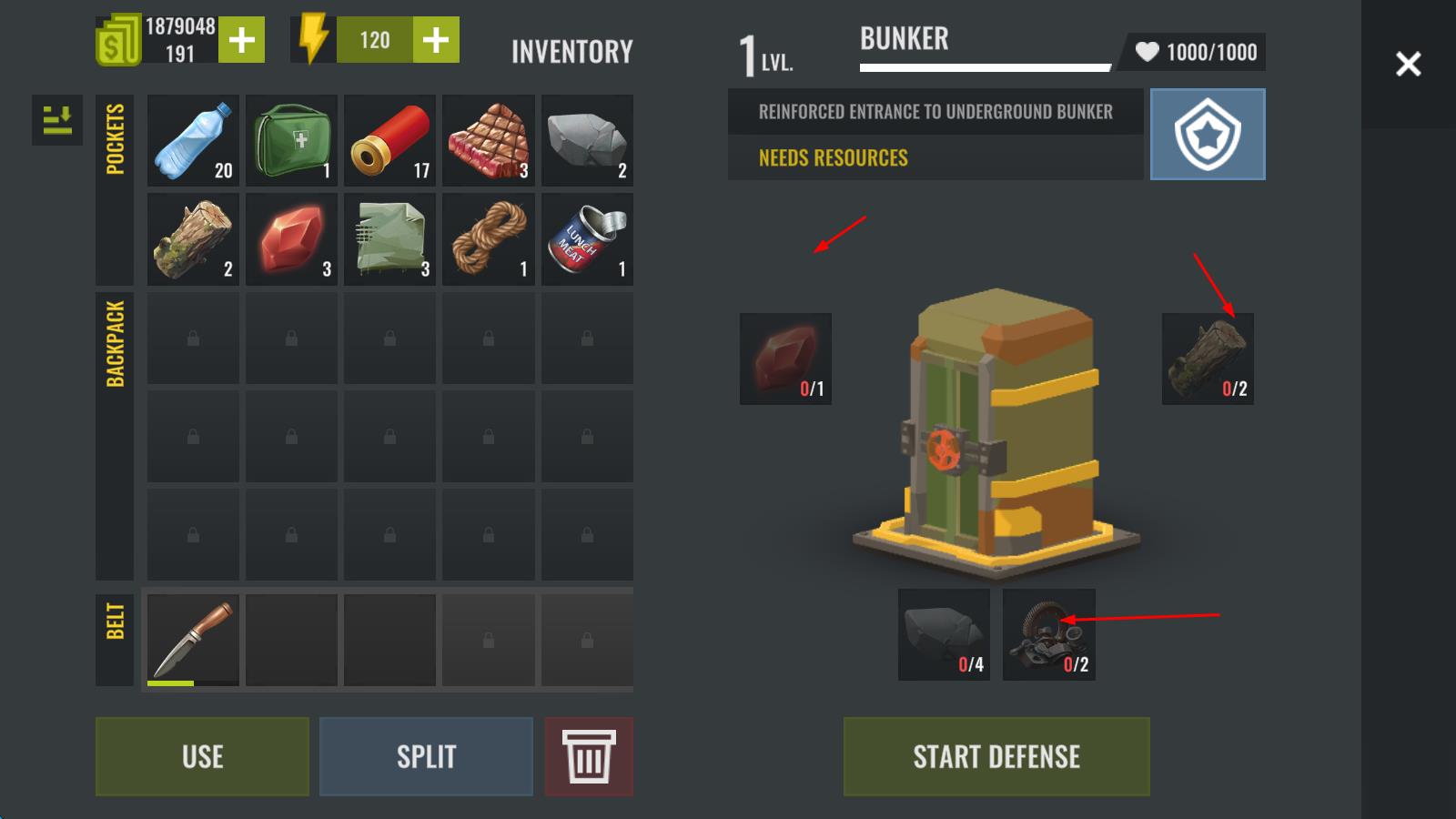
Task: Add more cash with the plus button
Action: click(x=241, y=40)
